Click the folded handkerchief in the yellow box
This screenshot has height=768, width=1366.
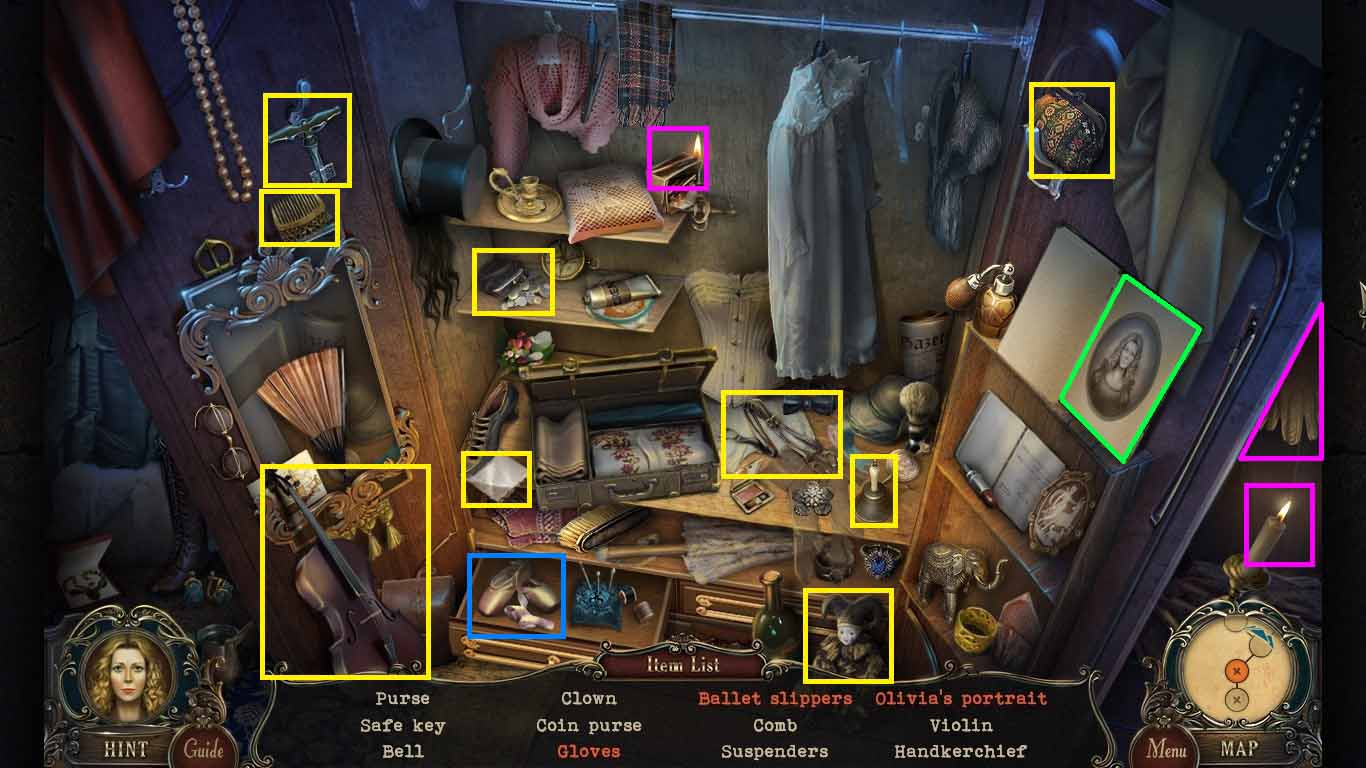(497, 481)
